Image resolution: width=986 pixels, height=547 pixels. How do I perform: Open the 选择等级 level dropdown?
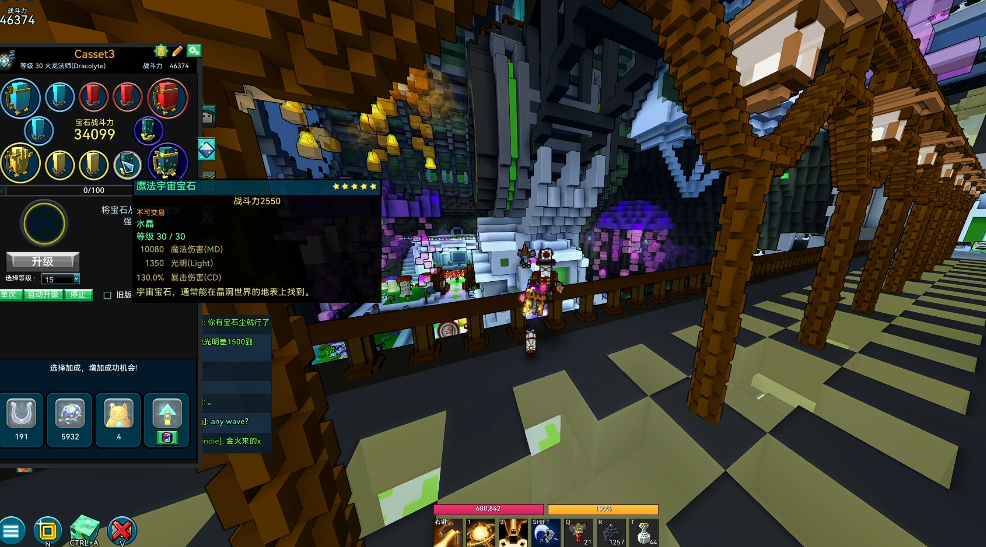(60, 279)
